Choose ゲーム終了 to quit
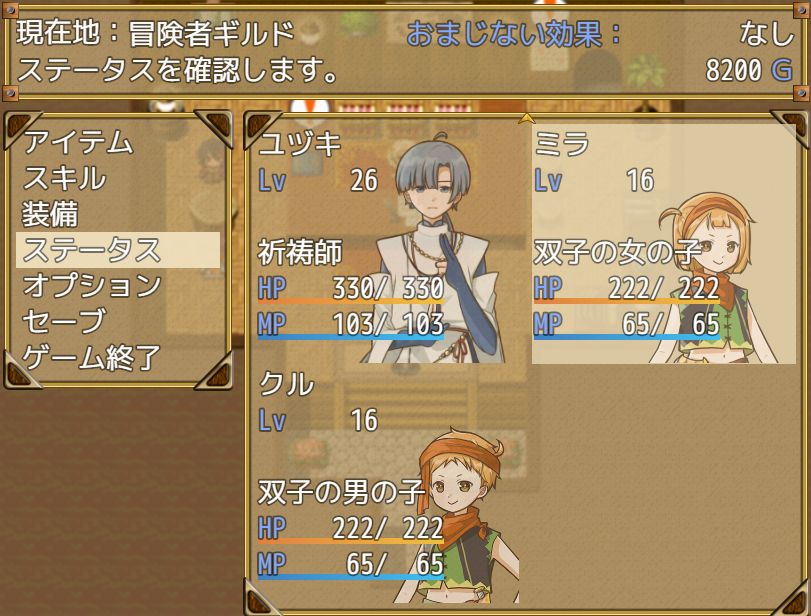Image resolution: width=811 pixels, height=616 pixels. click(x=92, y=358)
